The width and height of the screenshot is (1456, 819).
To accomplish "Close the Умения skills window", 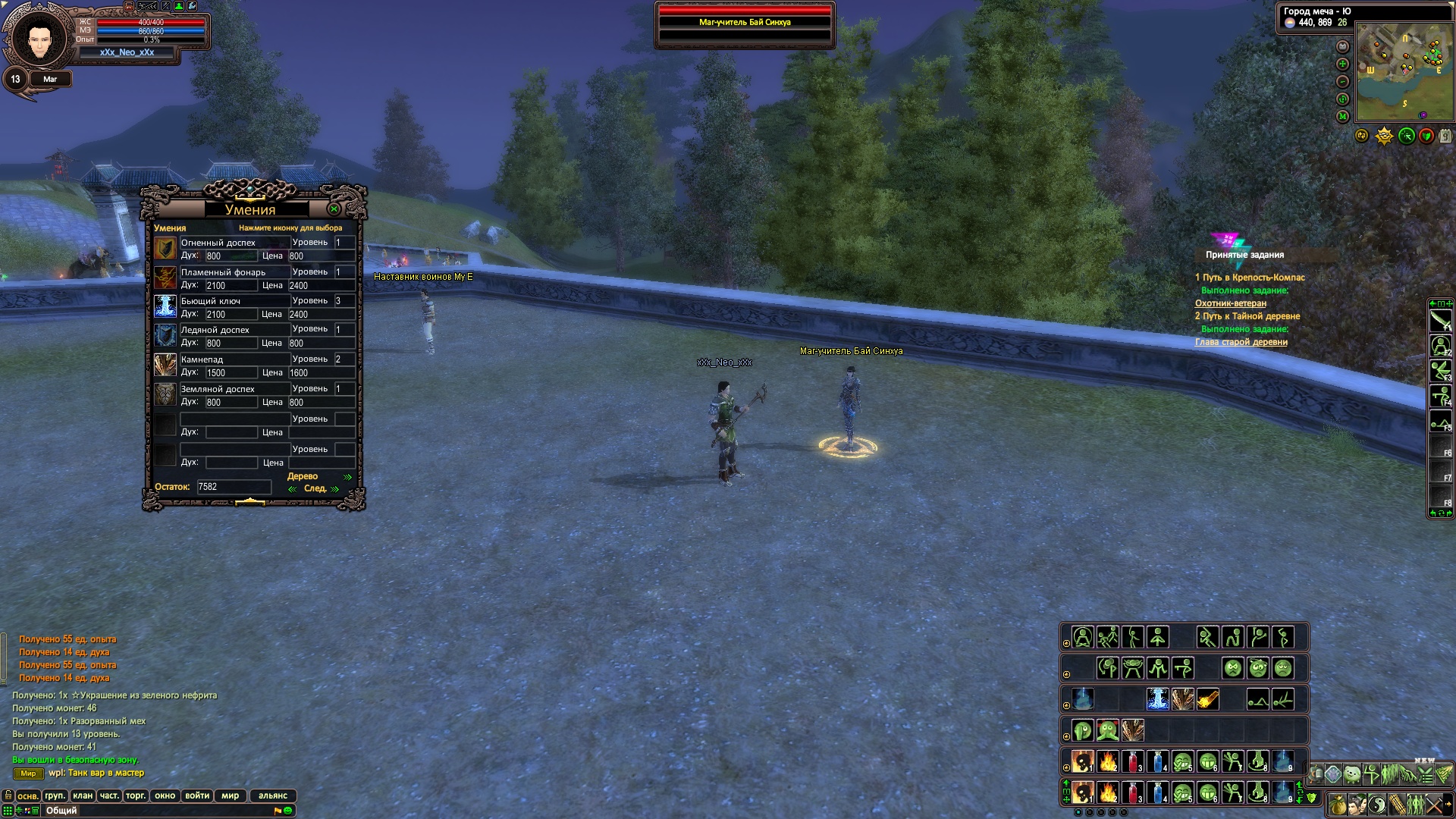I will (x=334, y=209).
